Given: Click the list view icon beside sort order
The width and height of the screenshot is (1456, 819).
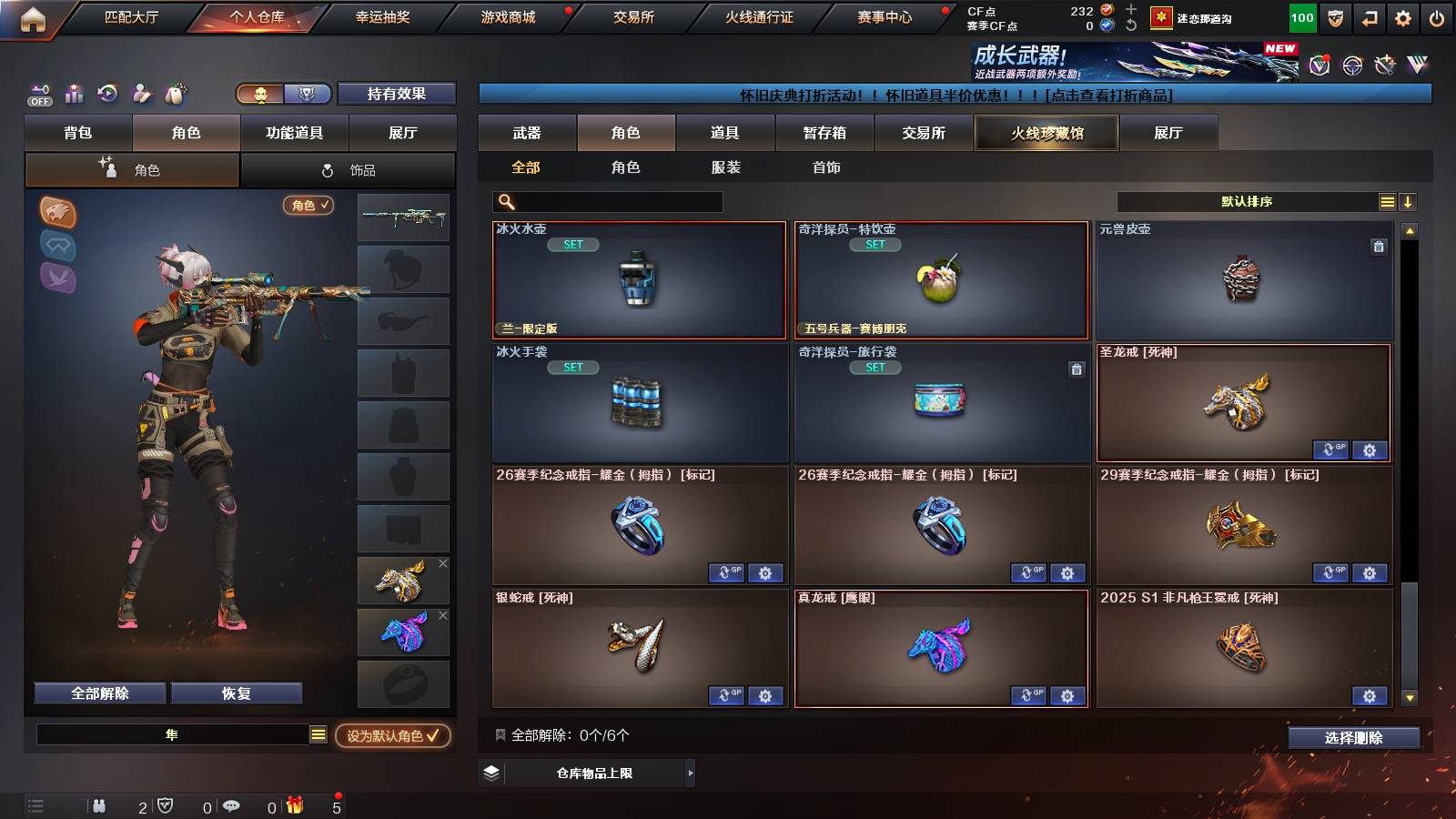Looking at the screenshot, I should (x=1387, y=201).
